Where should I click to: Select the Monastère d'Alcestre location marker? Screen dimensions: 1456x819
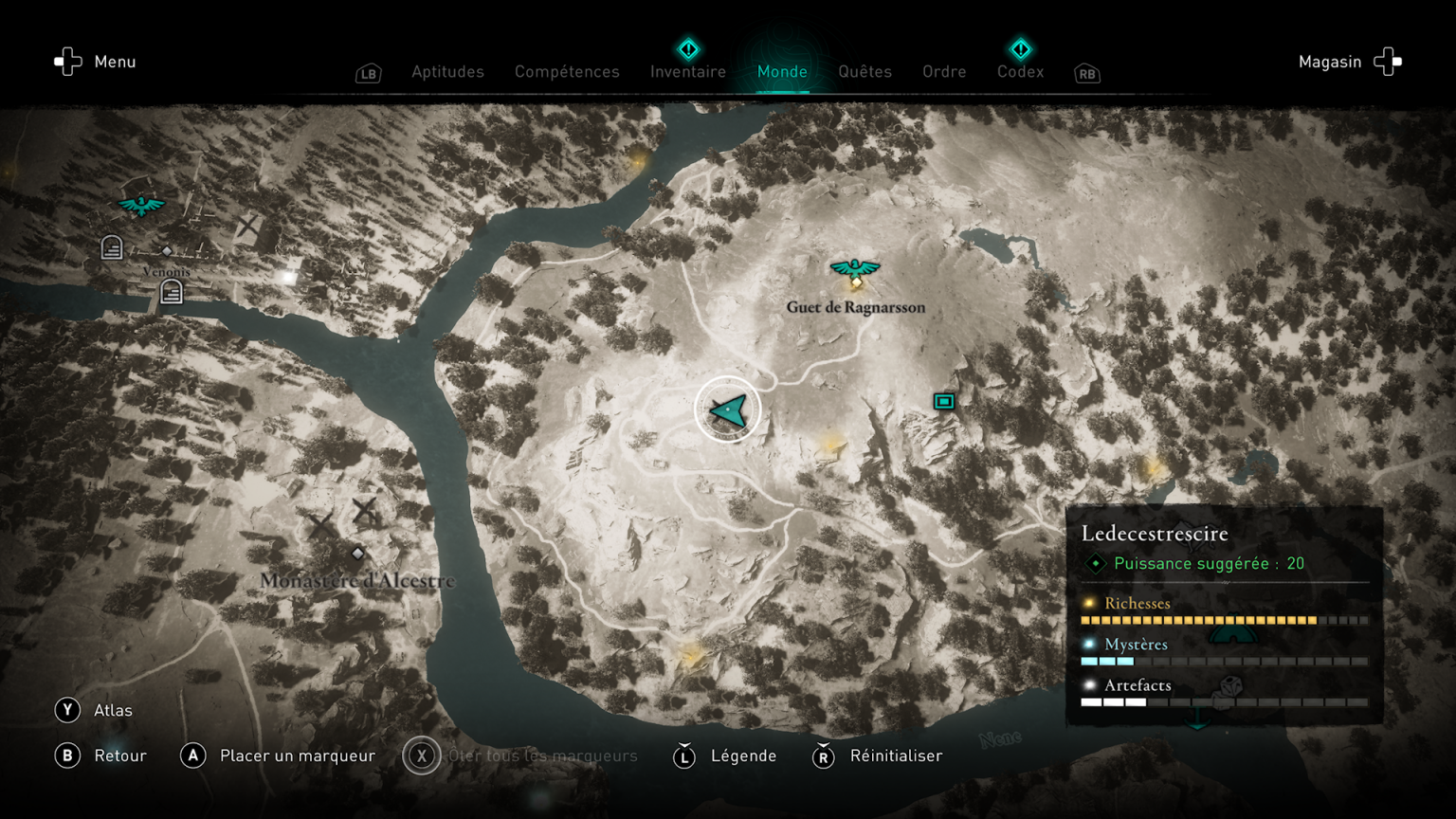point(357,554)
